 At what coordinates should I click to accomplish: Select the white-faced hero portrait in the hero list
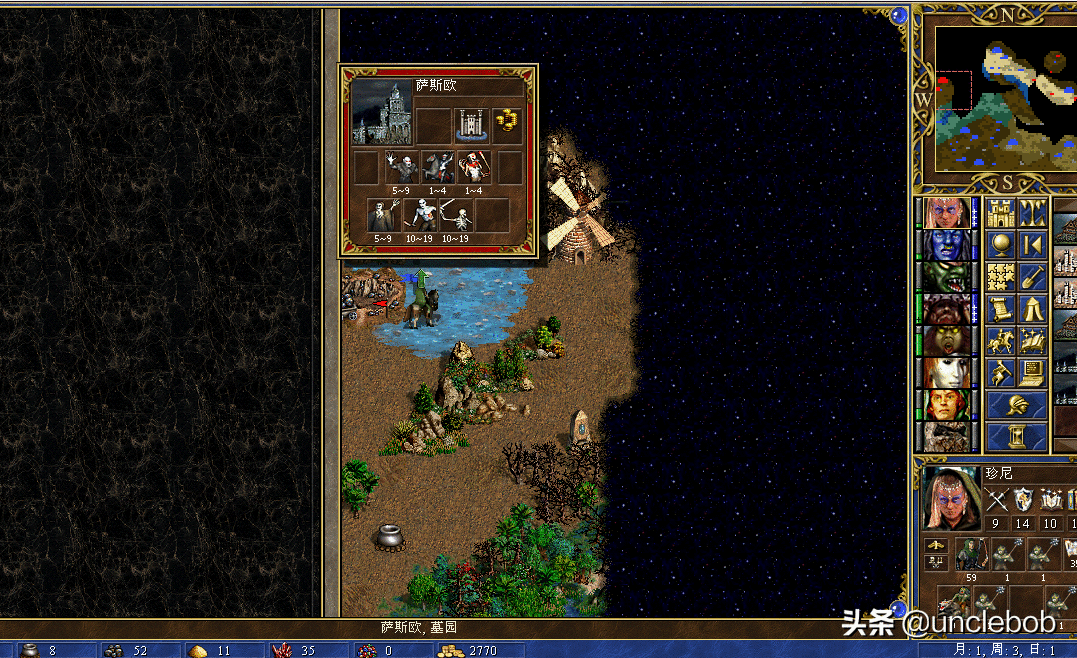945,373
